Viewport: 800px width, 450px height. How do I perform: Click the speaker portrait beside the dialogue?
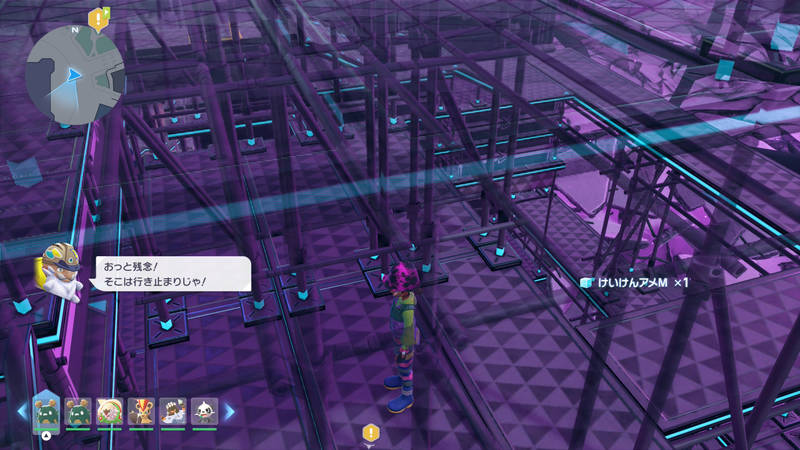coord(60,268)
